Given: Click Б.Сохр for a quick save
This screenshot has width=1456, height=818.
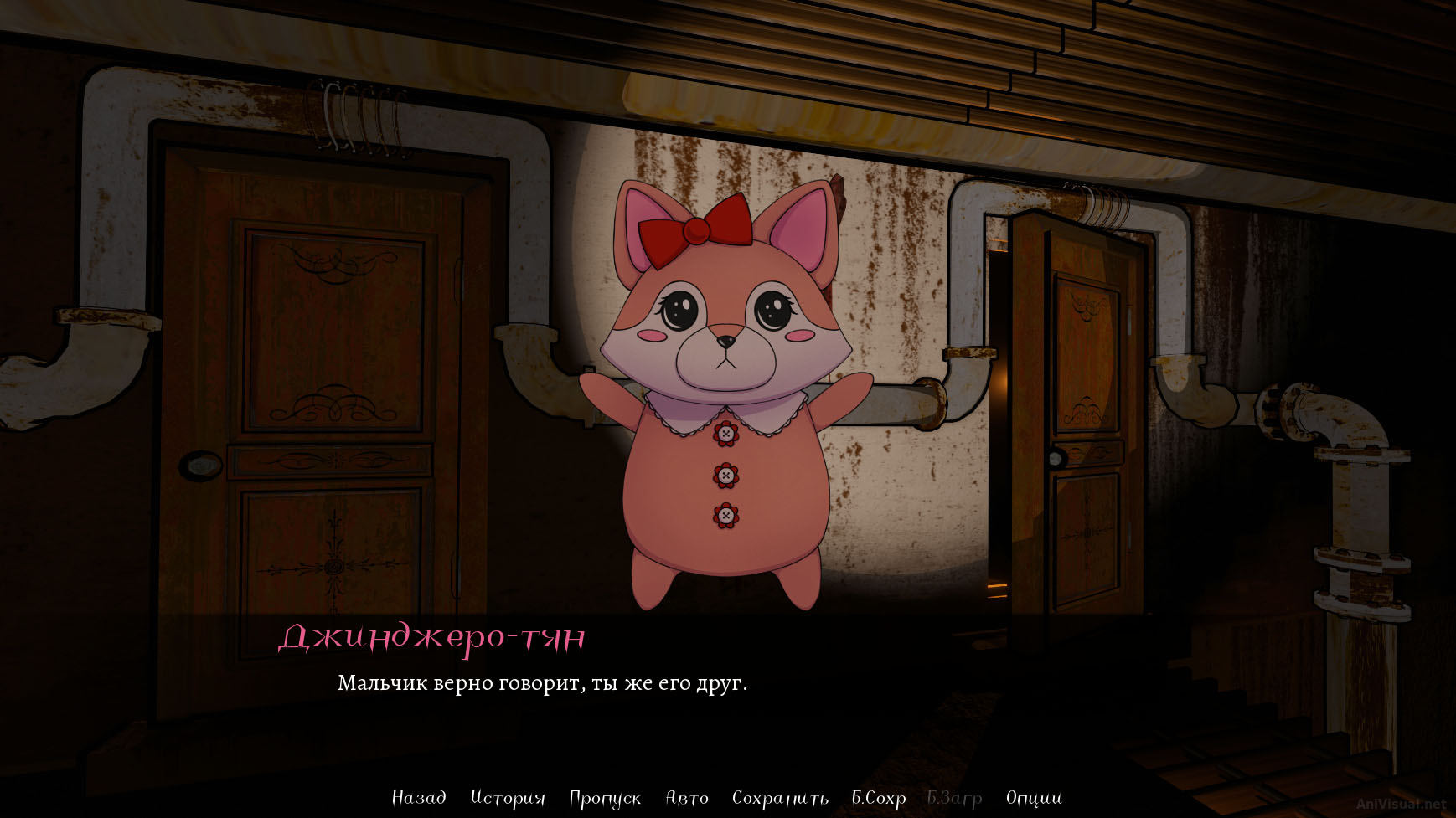Looking at the screenshot, I should 877,798.
